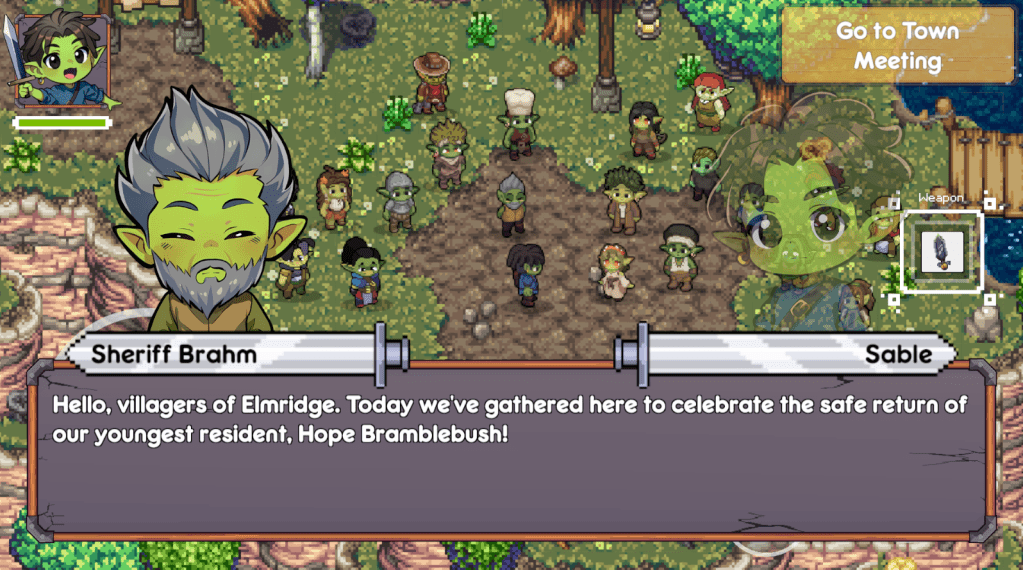Select the equipped Weapon slot

[x=941, y=251]
